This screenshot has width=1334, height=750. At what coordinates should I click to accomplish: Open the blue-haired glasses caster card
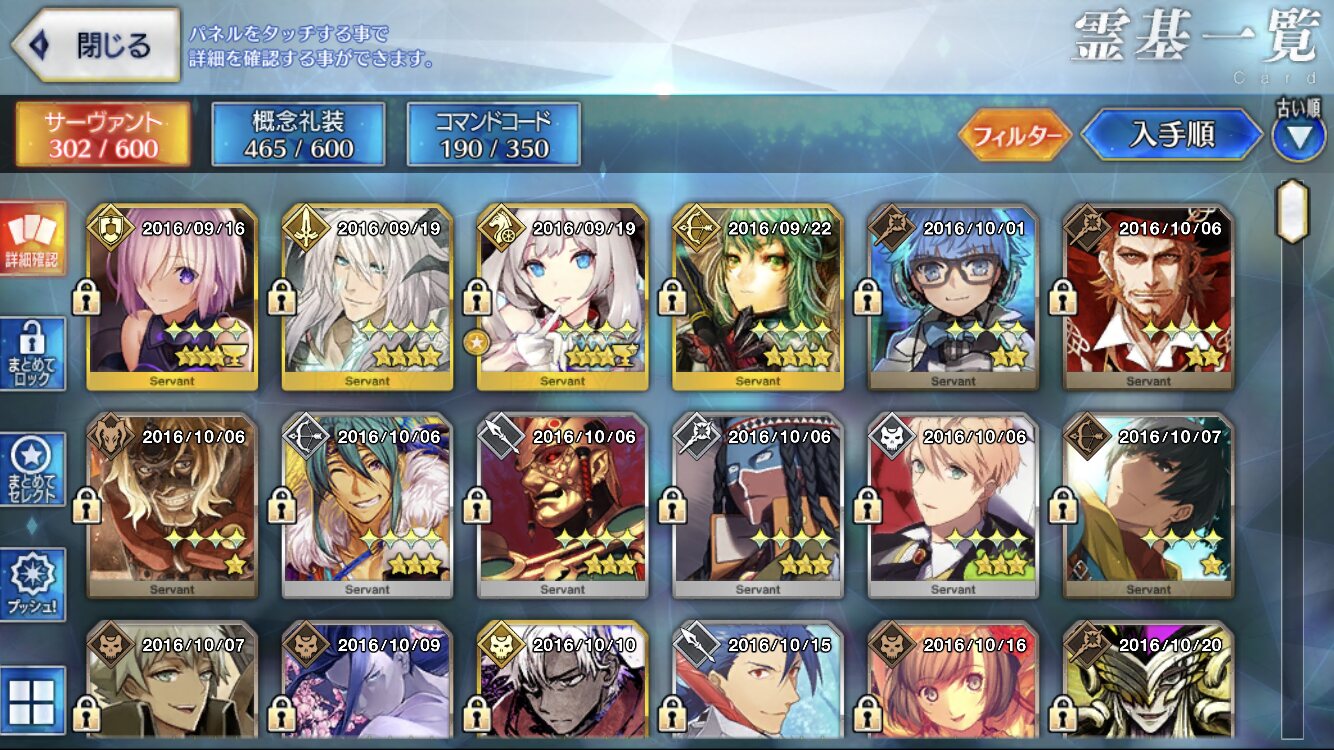[x=953, y=297]
